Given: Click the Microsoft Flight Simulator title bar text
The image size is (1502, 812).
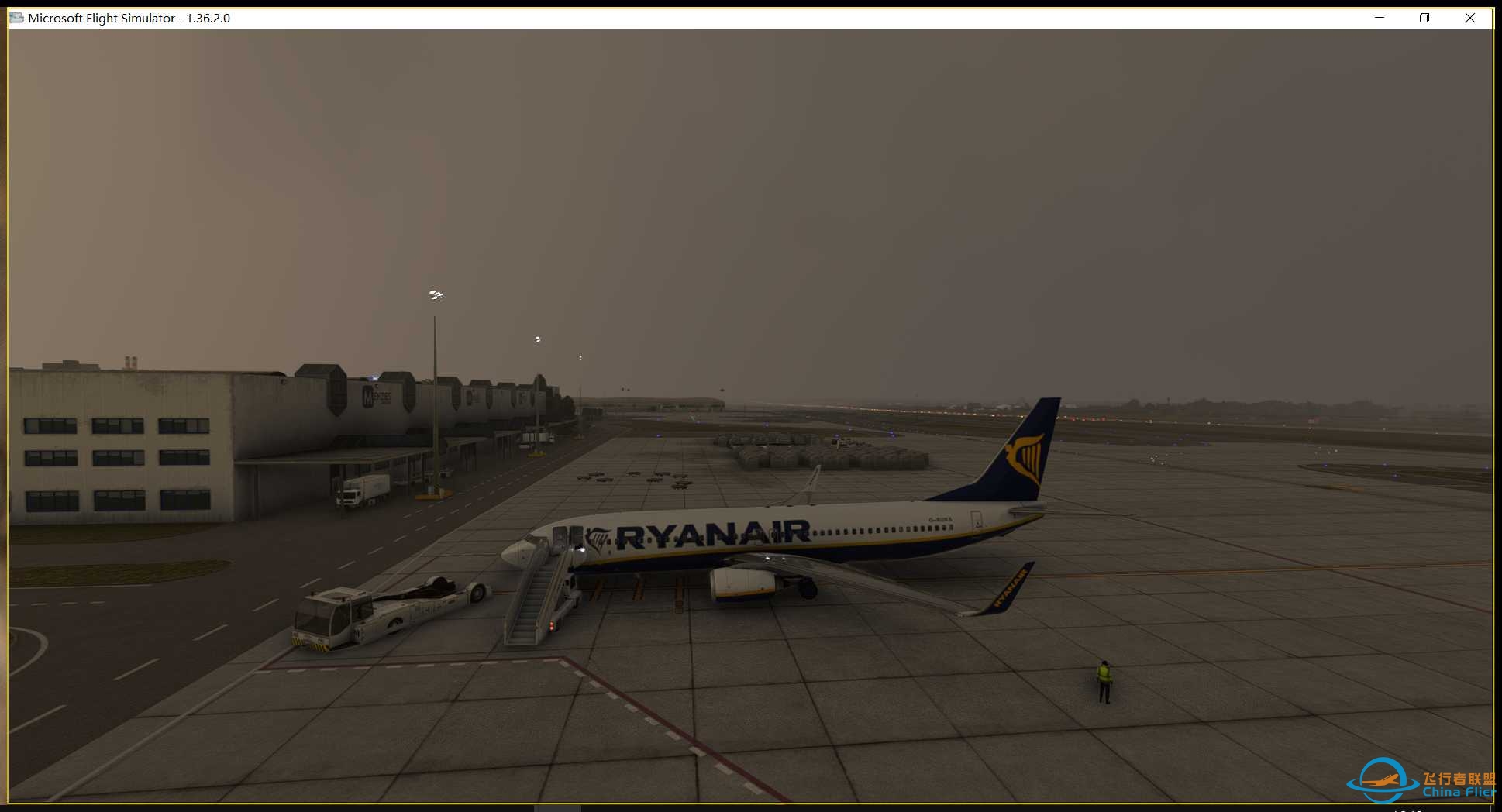Looking at the screenshot, I should click(x=128, y=17).
